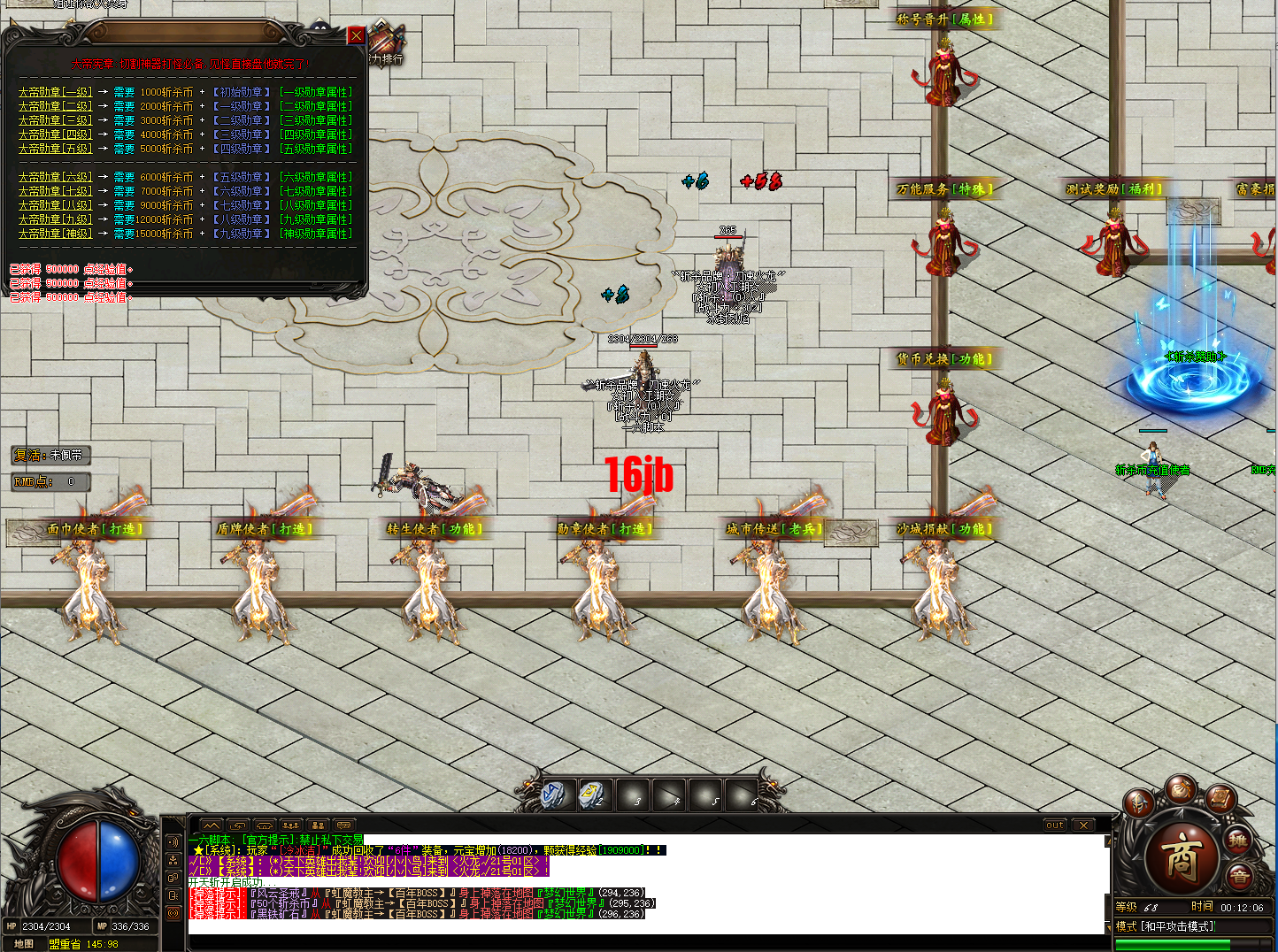Close the chat panel with X
Viewport: 1278px width, 952px height.
pos(1084,825)
